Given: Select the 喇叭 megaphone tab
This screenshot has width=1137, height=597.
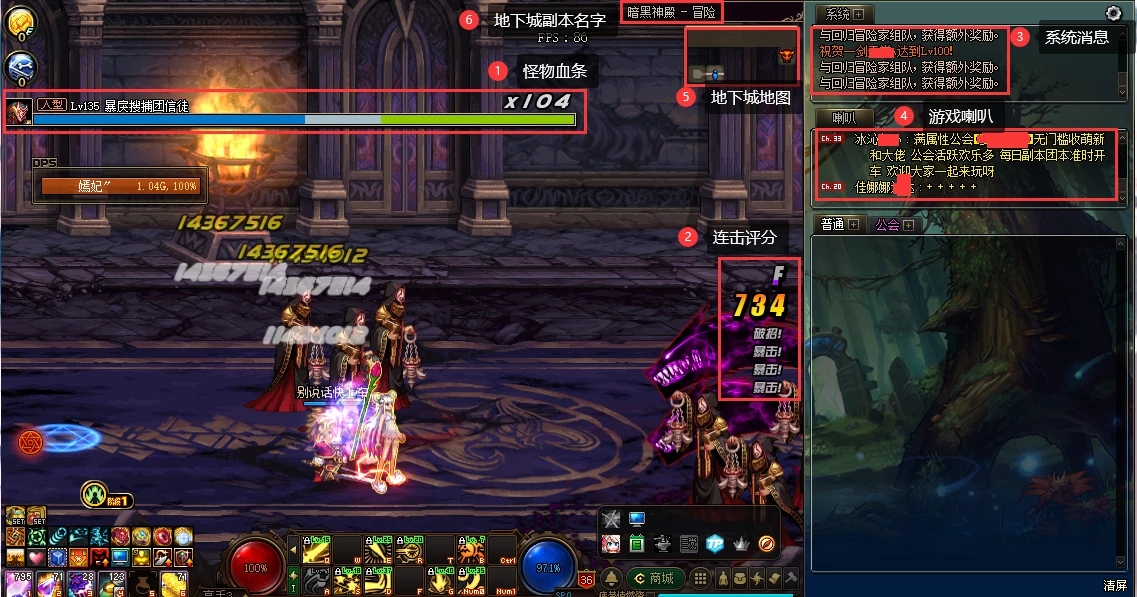Looking at the screenshot, I should pos(838,118).
